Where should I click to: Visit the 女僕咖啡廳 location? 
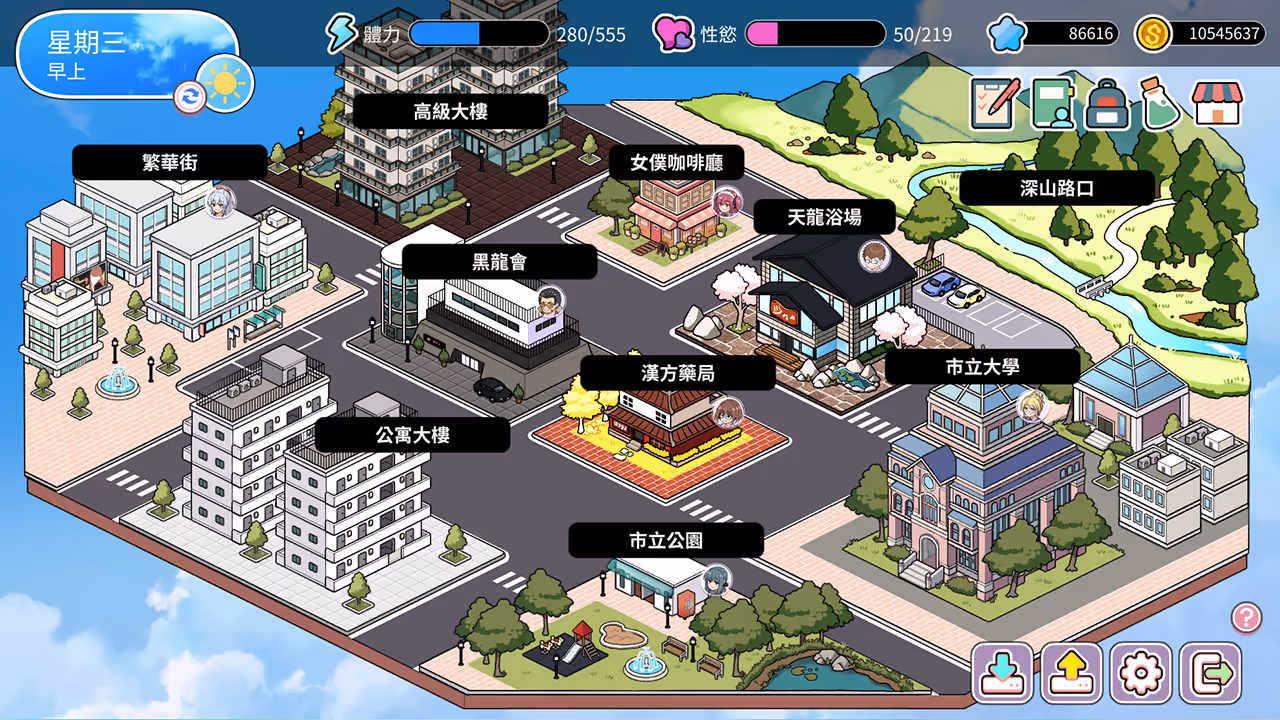point(678,162)
